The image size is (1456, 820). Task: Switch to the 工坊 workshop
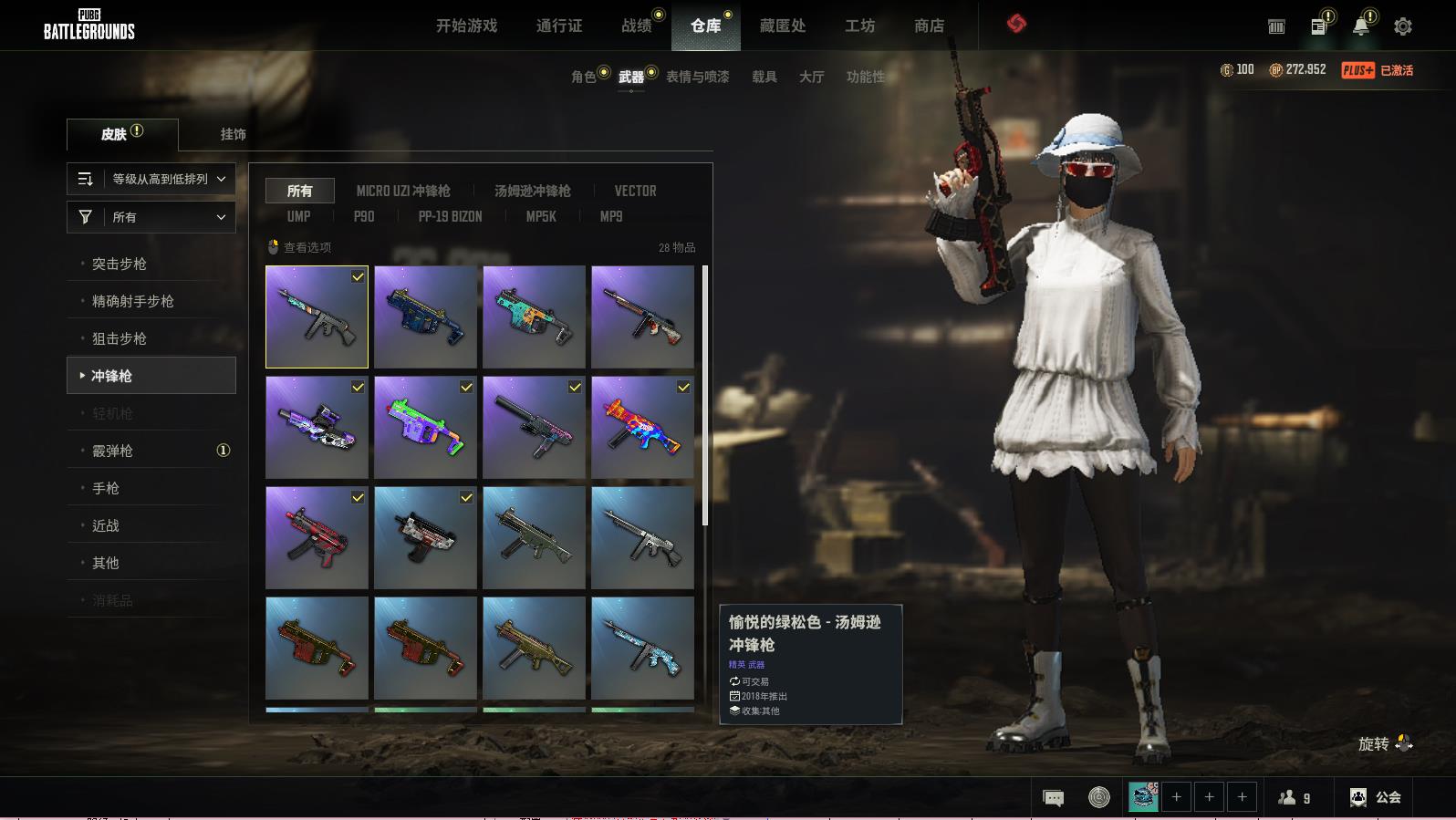(859, 26)
